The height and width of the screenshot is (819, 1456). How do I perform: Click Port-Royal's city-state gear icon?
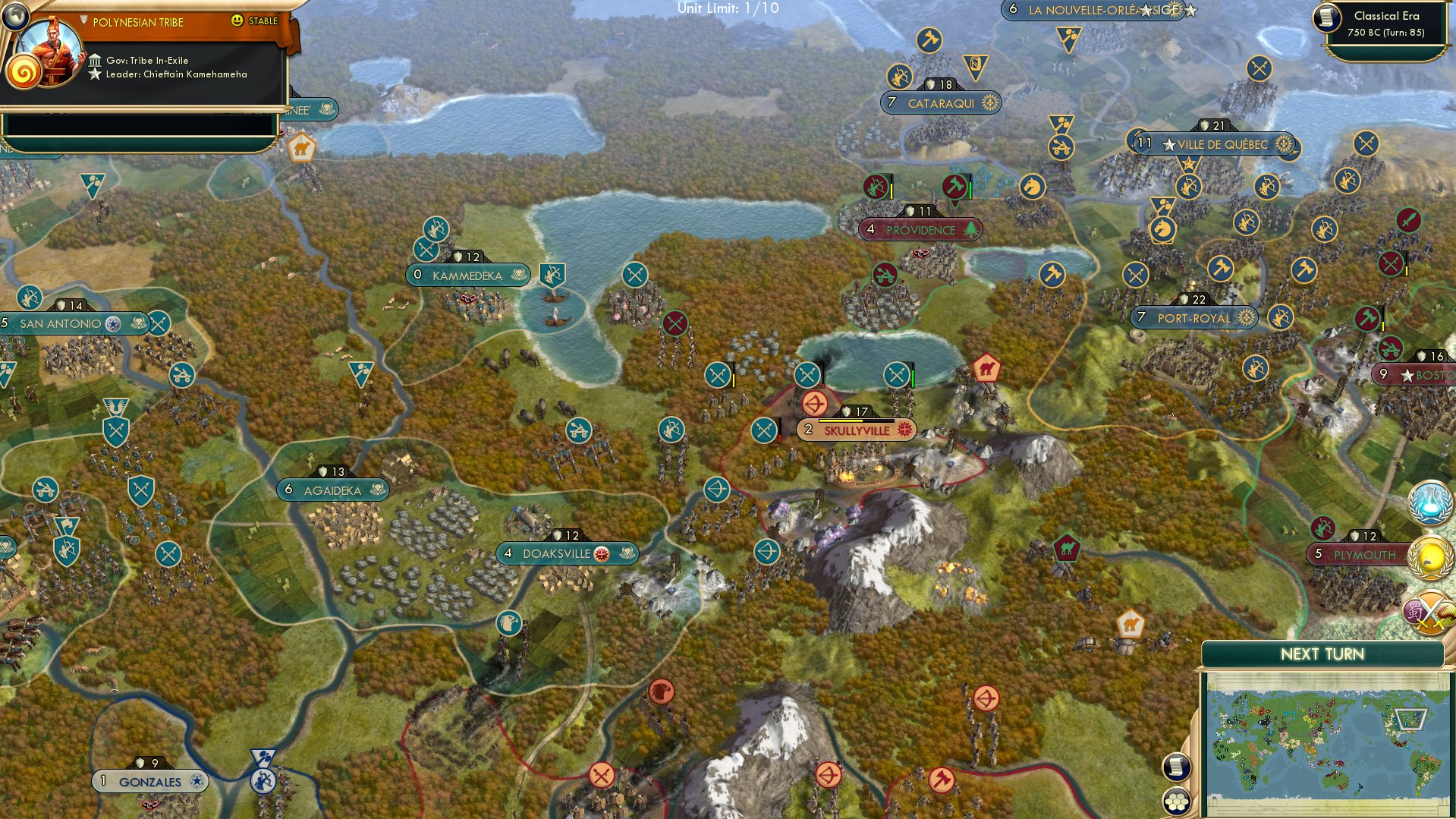click(1245, 318)
